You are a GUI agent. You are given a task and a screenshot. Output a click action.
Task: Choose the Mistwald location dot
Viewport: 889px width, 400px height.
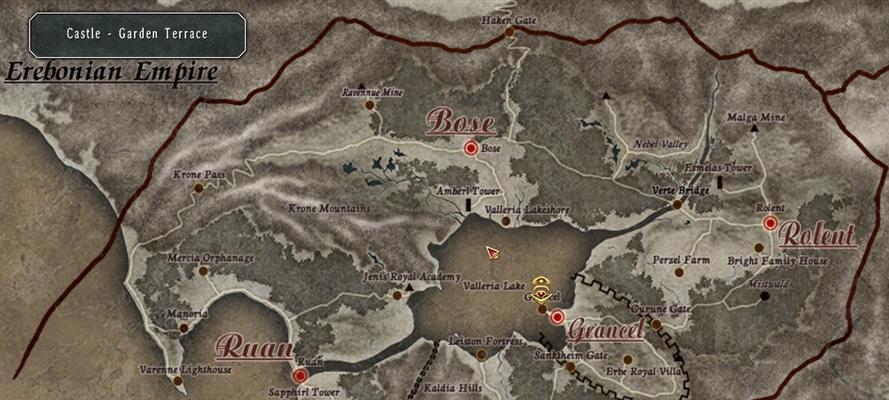(765, 296)
